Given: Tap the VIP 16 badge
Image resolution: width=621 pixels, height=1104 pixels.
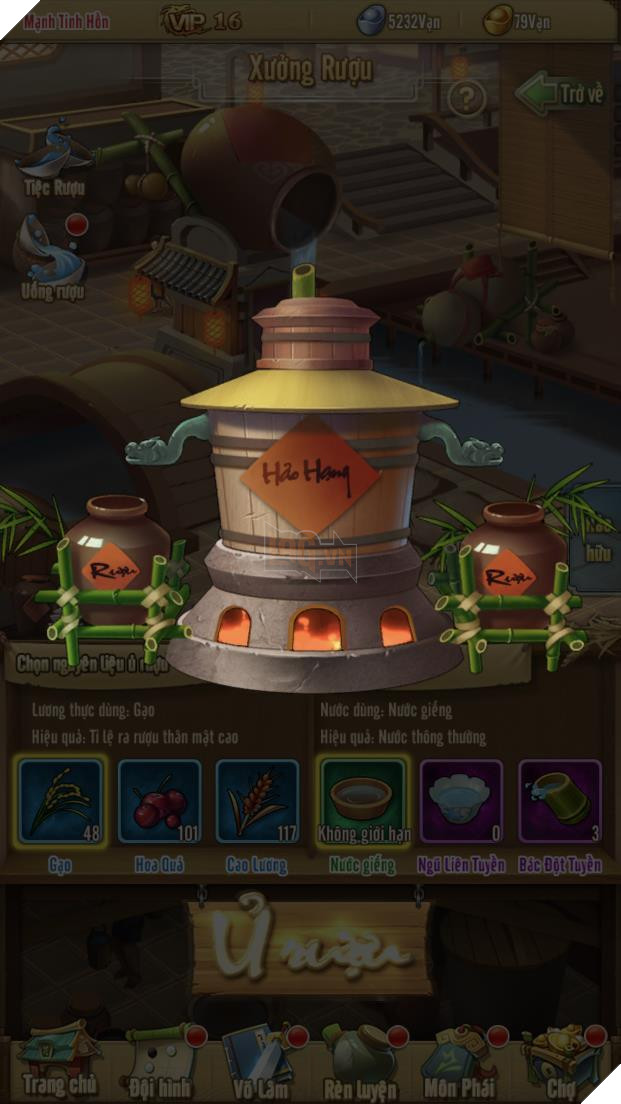Looking at the screenshot, I should pos(203,20).
